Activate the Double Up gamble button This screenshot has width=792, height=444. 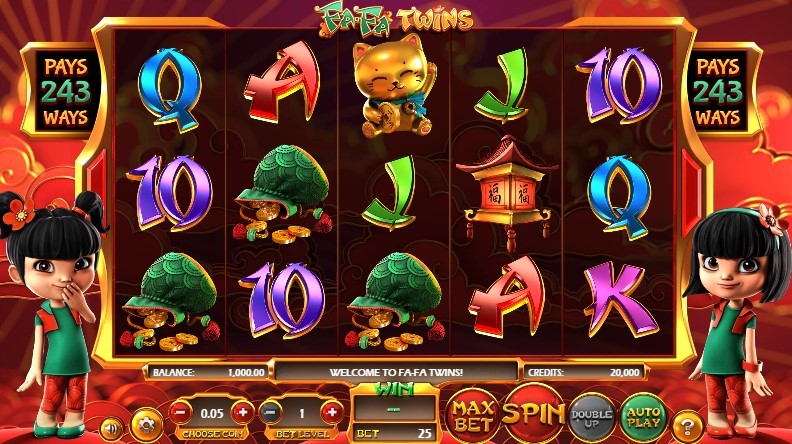[x=591, y=412]
